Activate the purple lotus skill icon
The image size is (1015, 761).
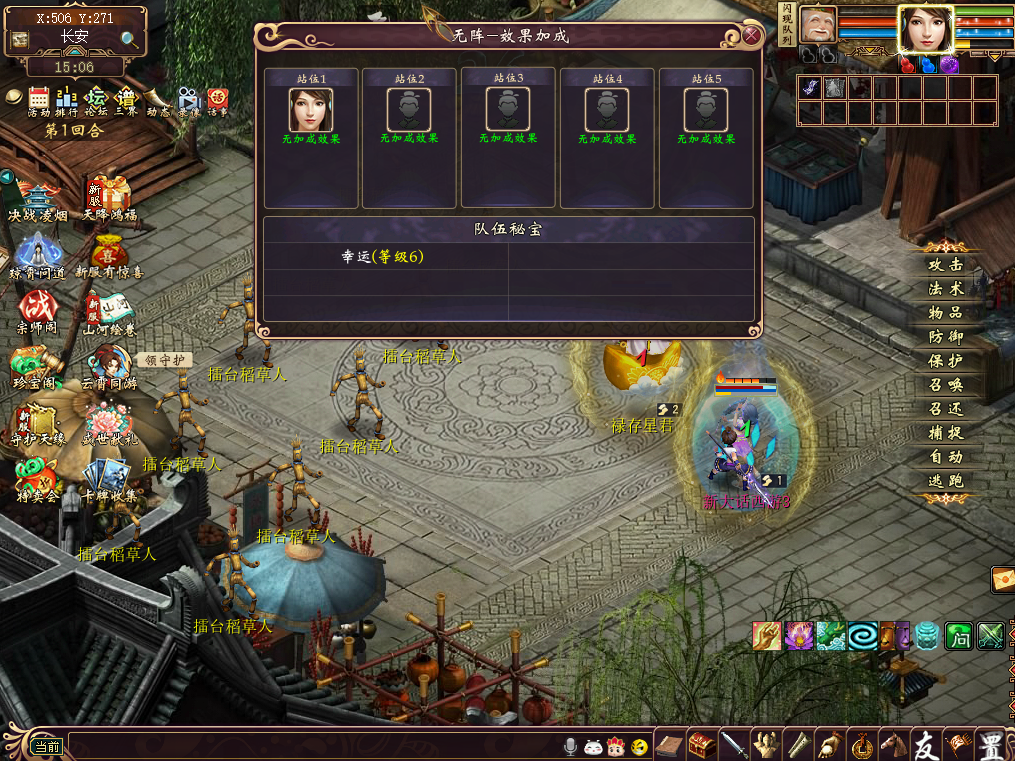[x=798, y=636]
